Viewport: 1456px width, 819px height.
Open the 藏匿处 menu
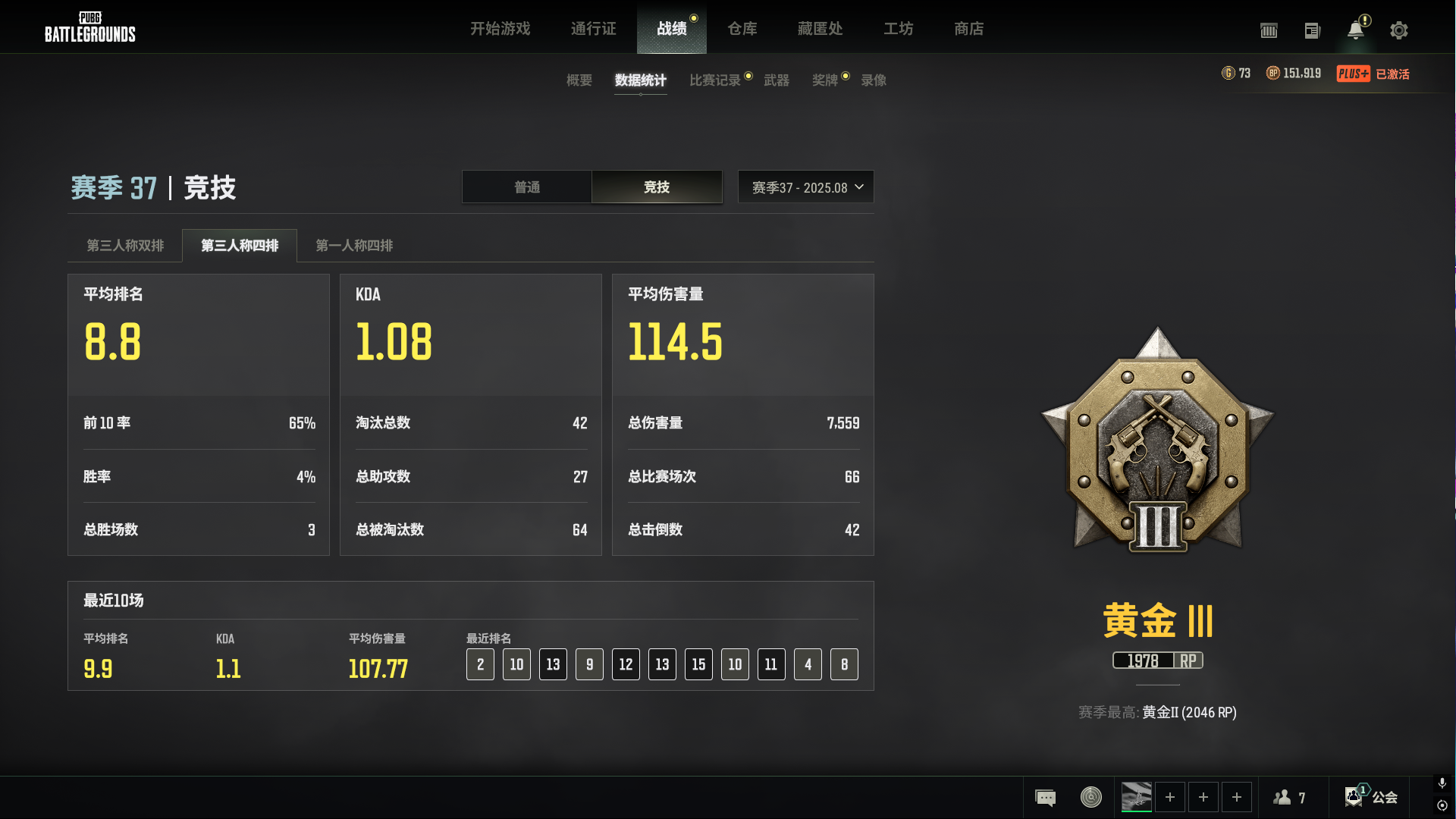pyautogui.click(x=820, y=29)
